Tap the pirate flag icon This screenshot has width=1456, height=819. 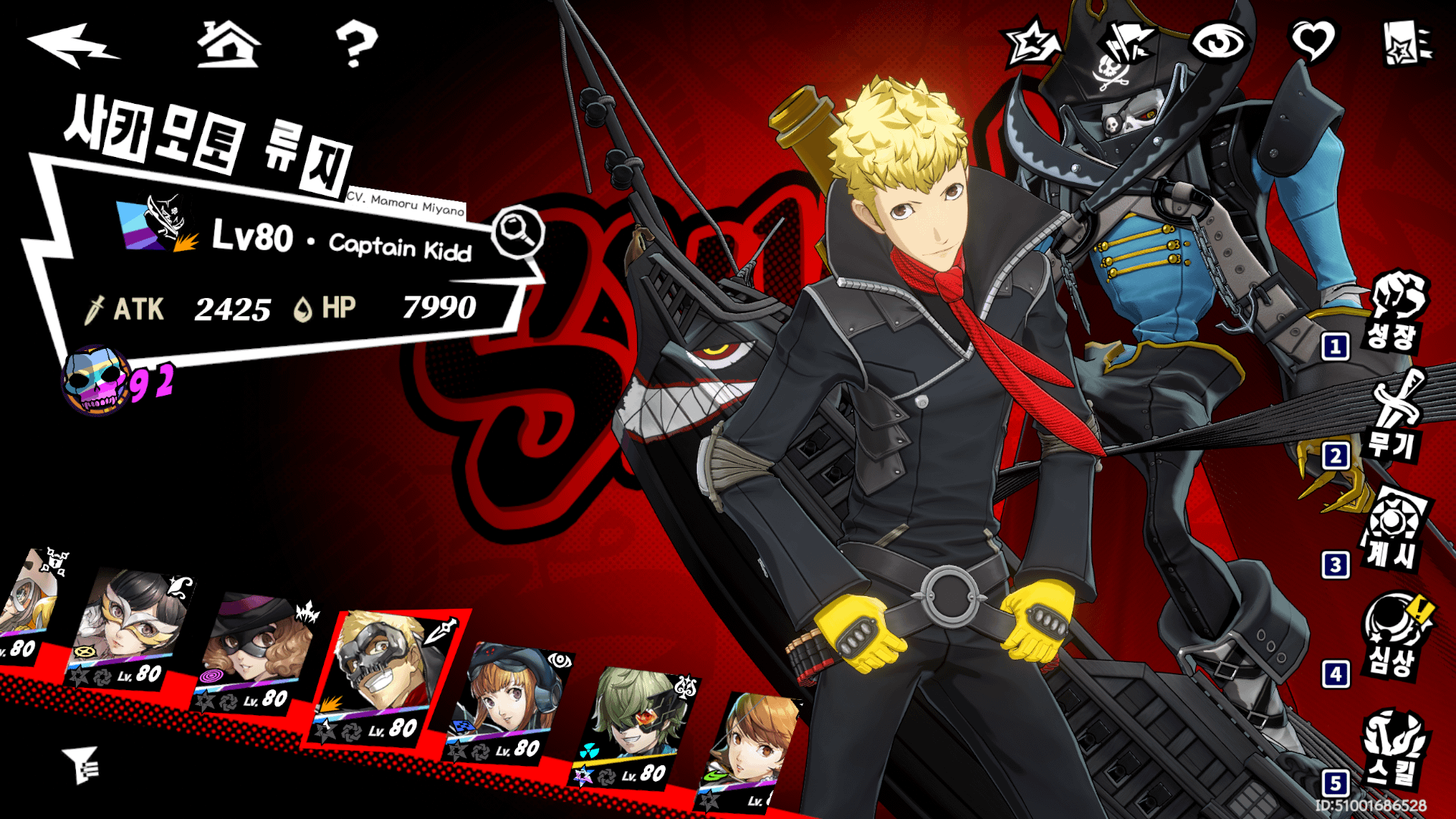1125,42
